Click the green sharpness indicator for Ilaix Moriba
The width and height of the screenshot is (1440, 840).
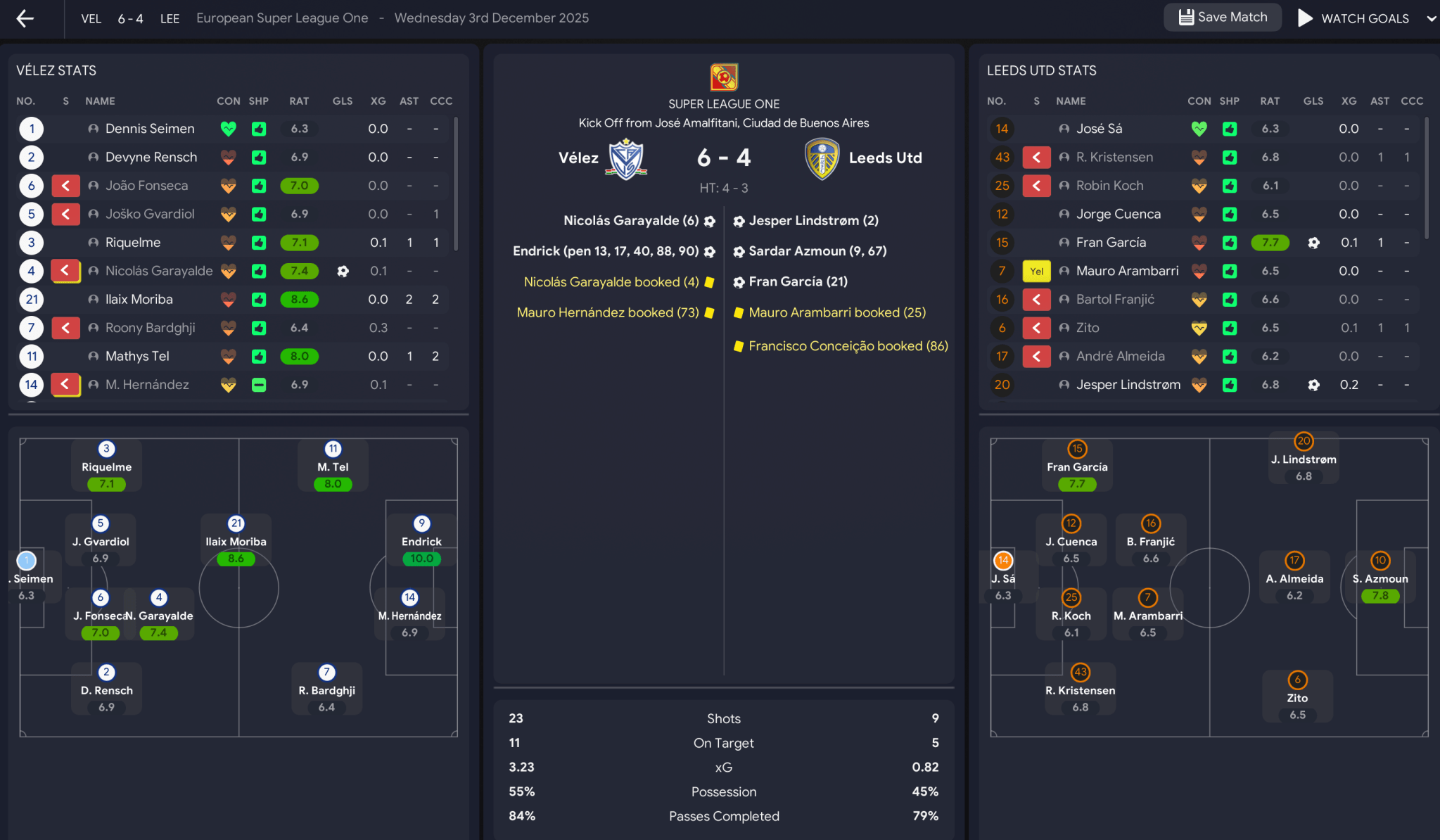tap(260, 299)
